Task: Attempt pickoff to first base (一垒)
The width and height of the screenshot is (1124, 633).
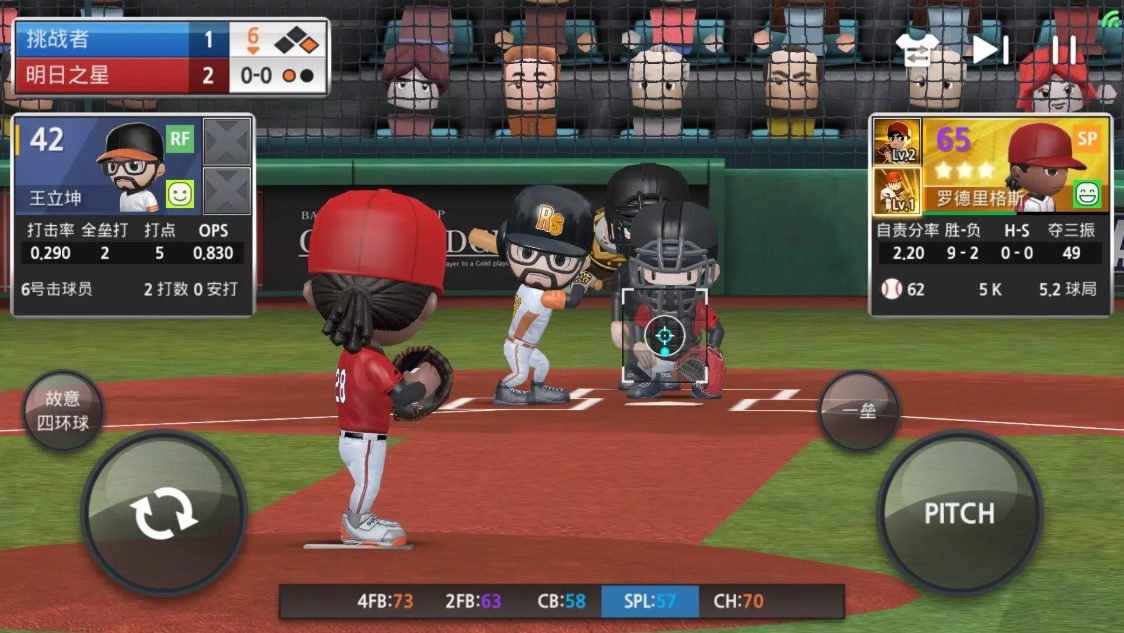Action: coord(859,410)
